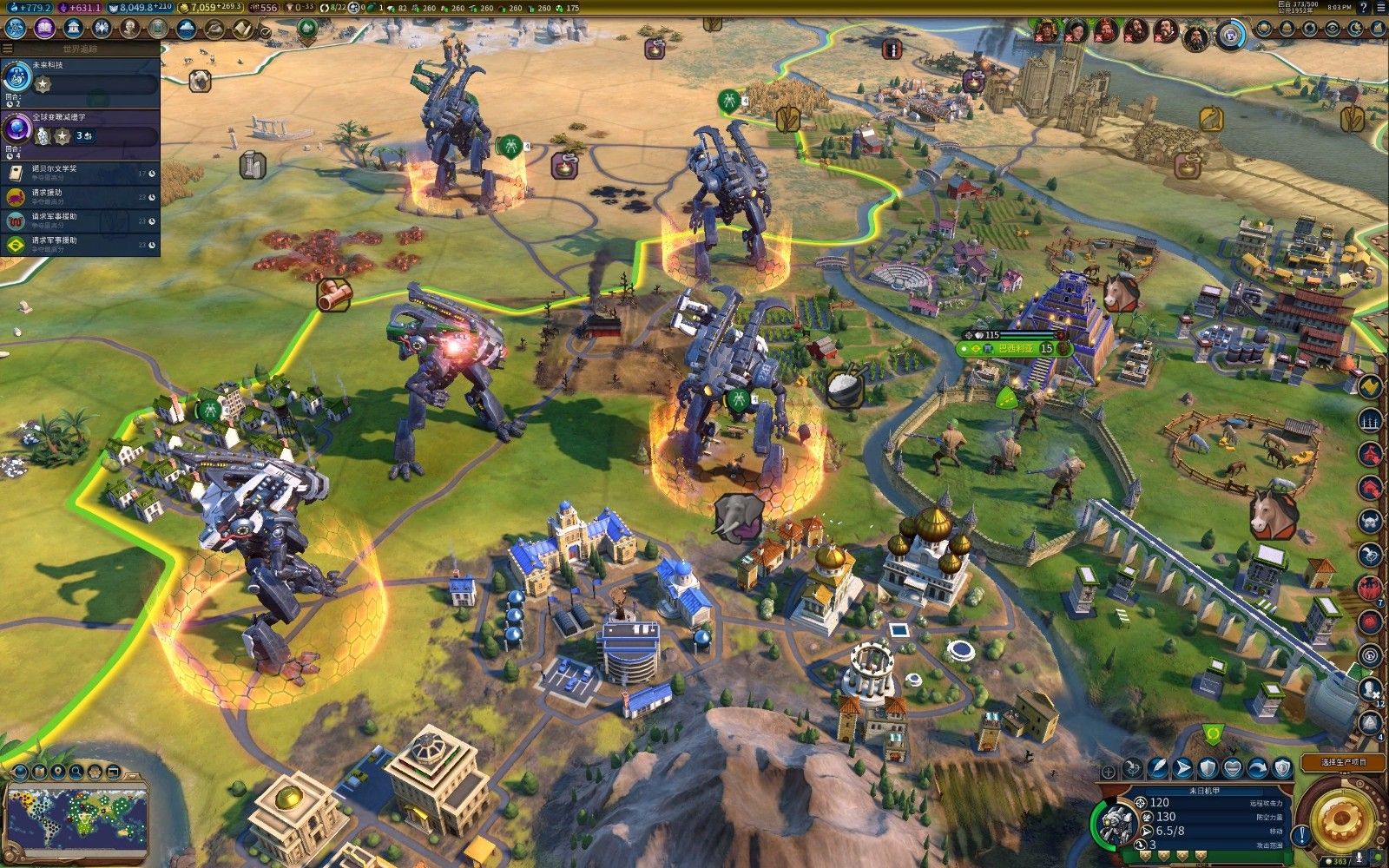Click the unmarked bearded leader portrait

coord(1195,33)
